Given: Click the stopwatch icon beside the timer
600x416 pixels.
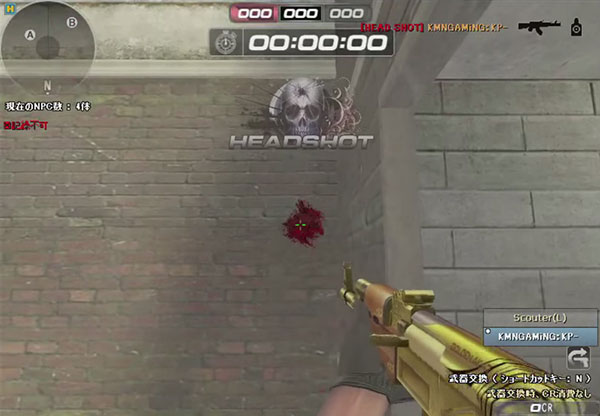Looking at the screenshot, I should [227, 43].
